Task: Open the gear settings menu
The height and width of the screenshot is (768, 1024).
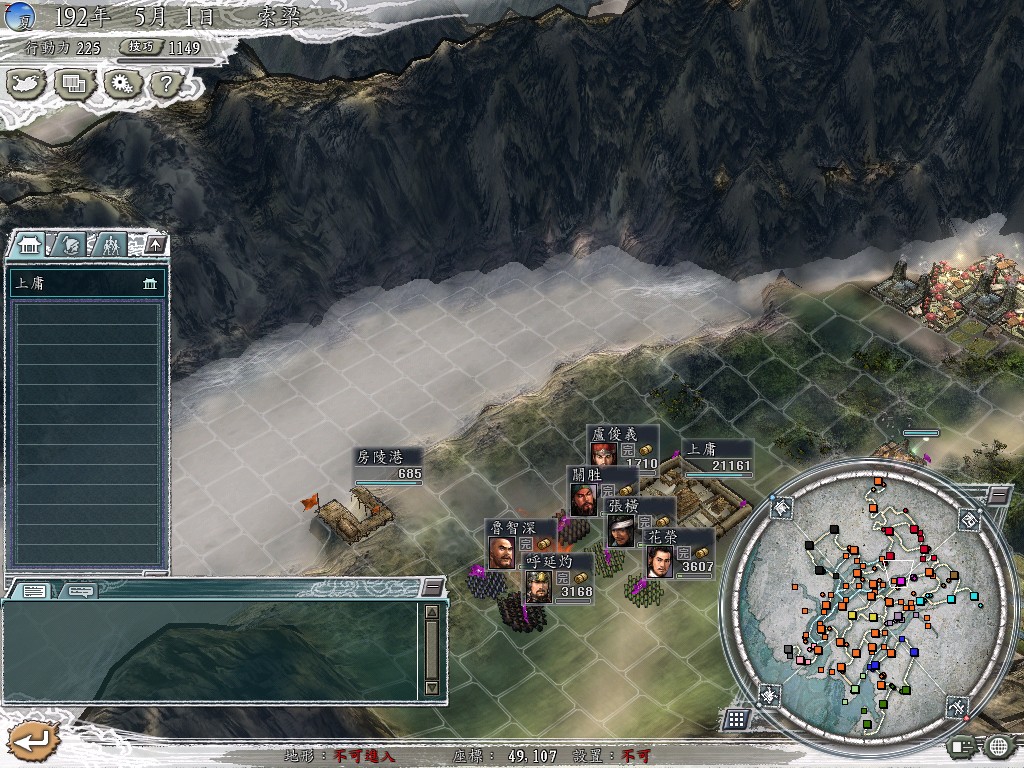Action: 122,84
